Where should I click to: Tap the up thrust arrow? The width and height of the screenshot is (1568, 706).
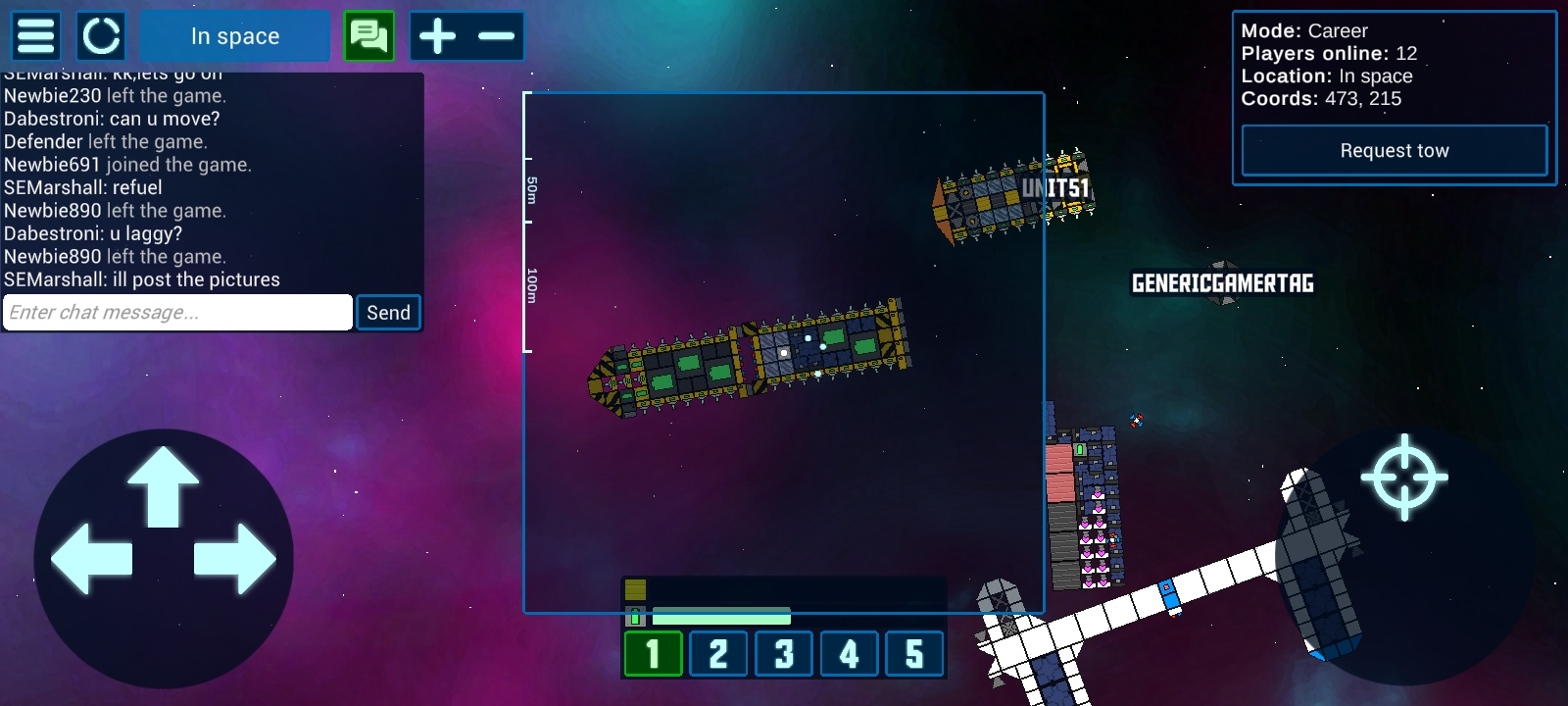[x=164, y=485]
